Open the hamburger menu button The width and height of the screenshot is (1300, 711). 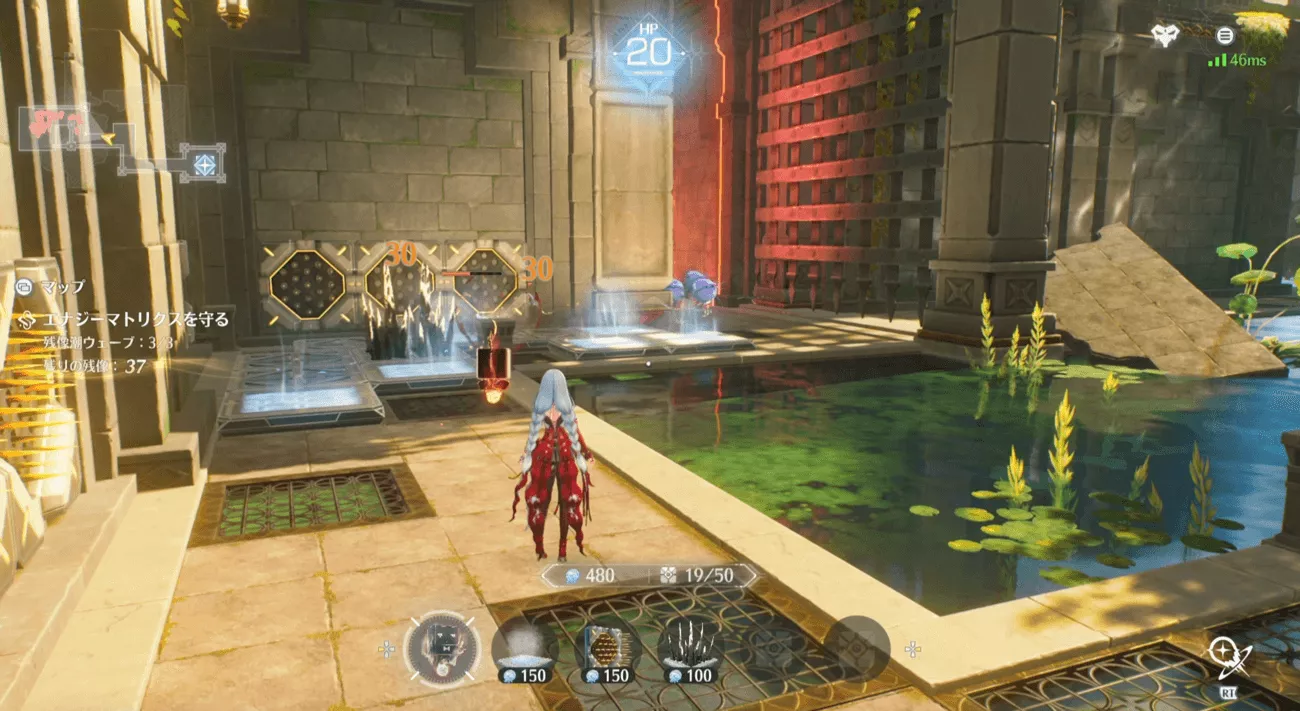[1225, 35]
